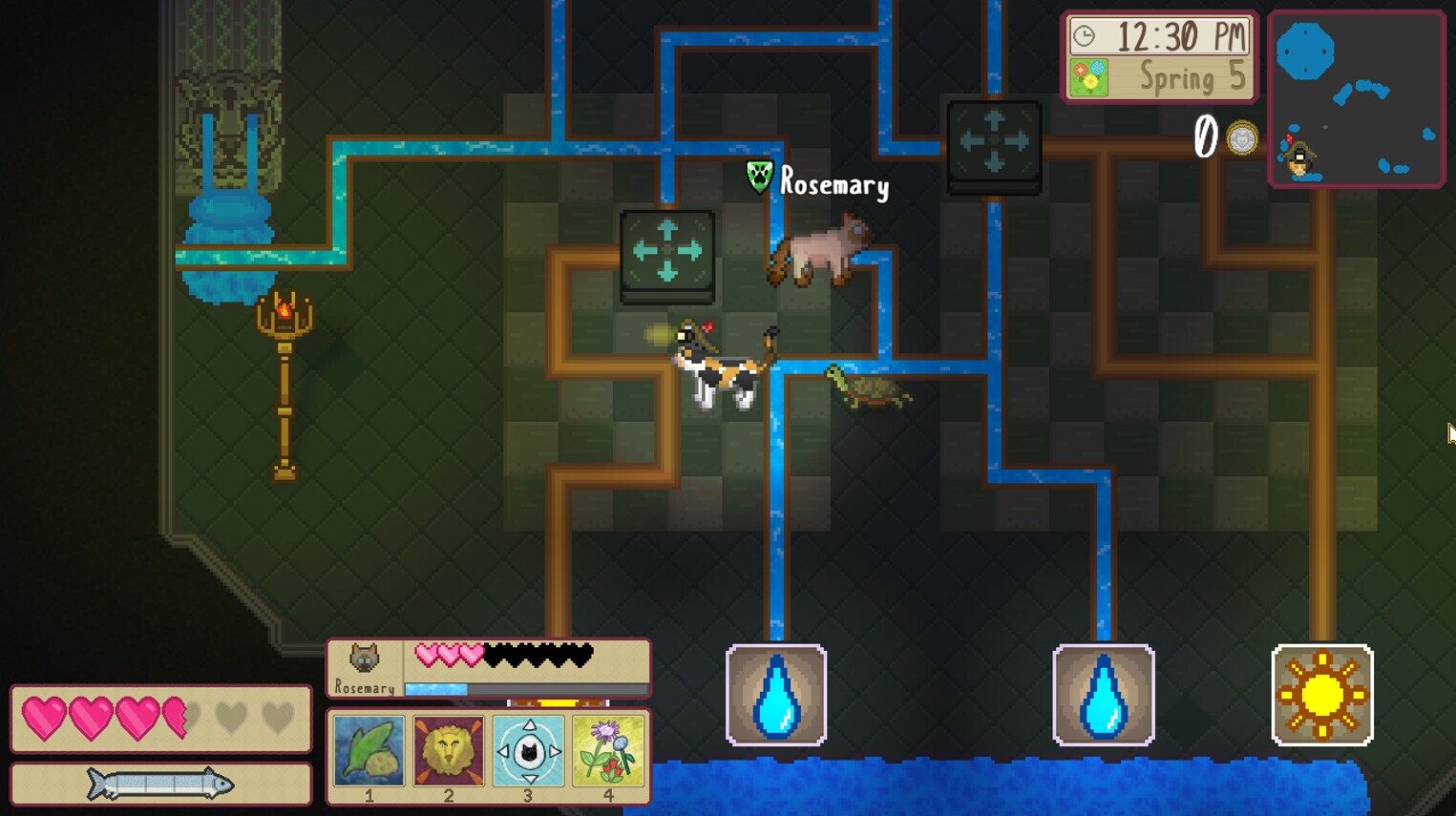Open the minimap panel
1456x816 pixels.
(1357, 97)
